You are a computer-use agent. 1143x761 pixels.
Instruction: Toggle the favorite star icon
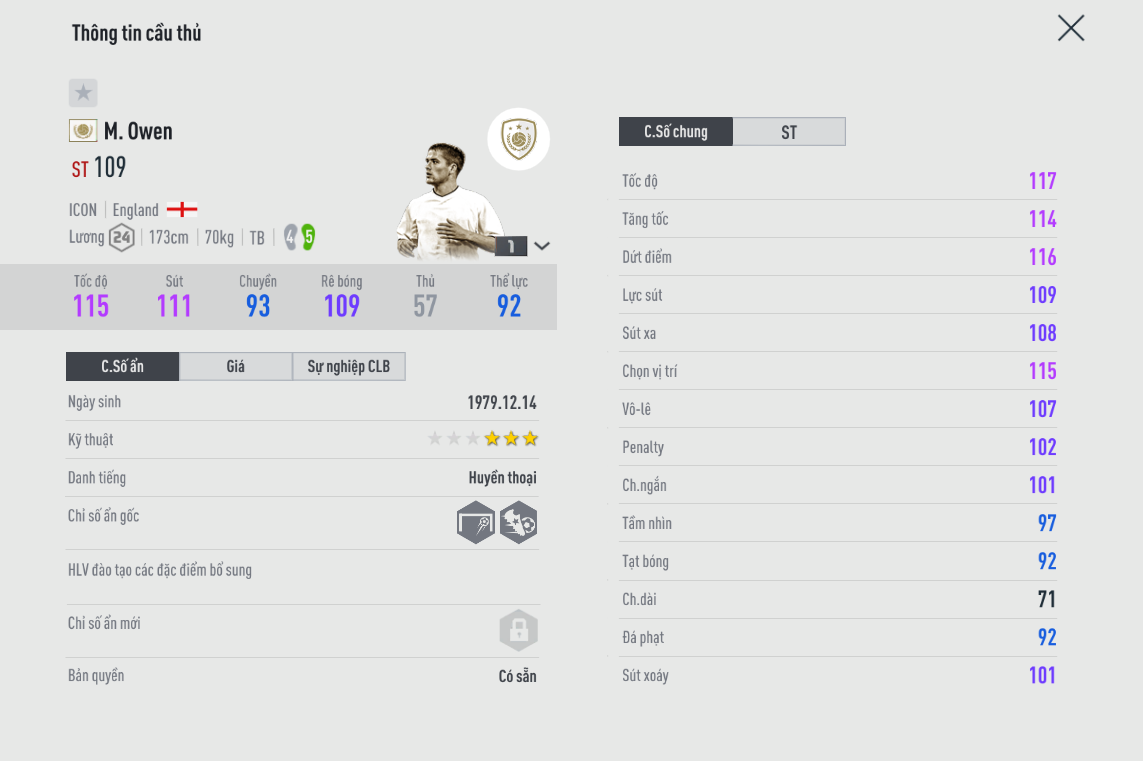tap(83, 93)
